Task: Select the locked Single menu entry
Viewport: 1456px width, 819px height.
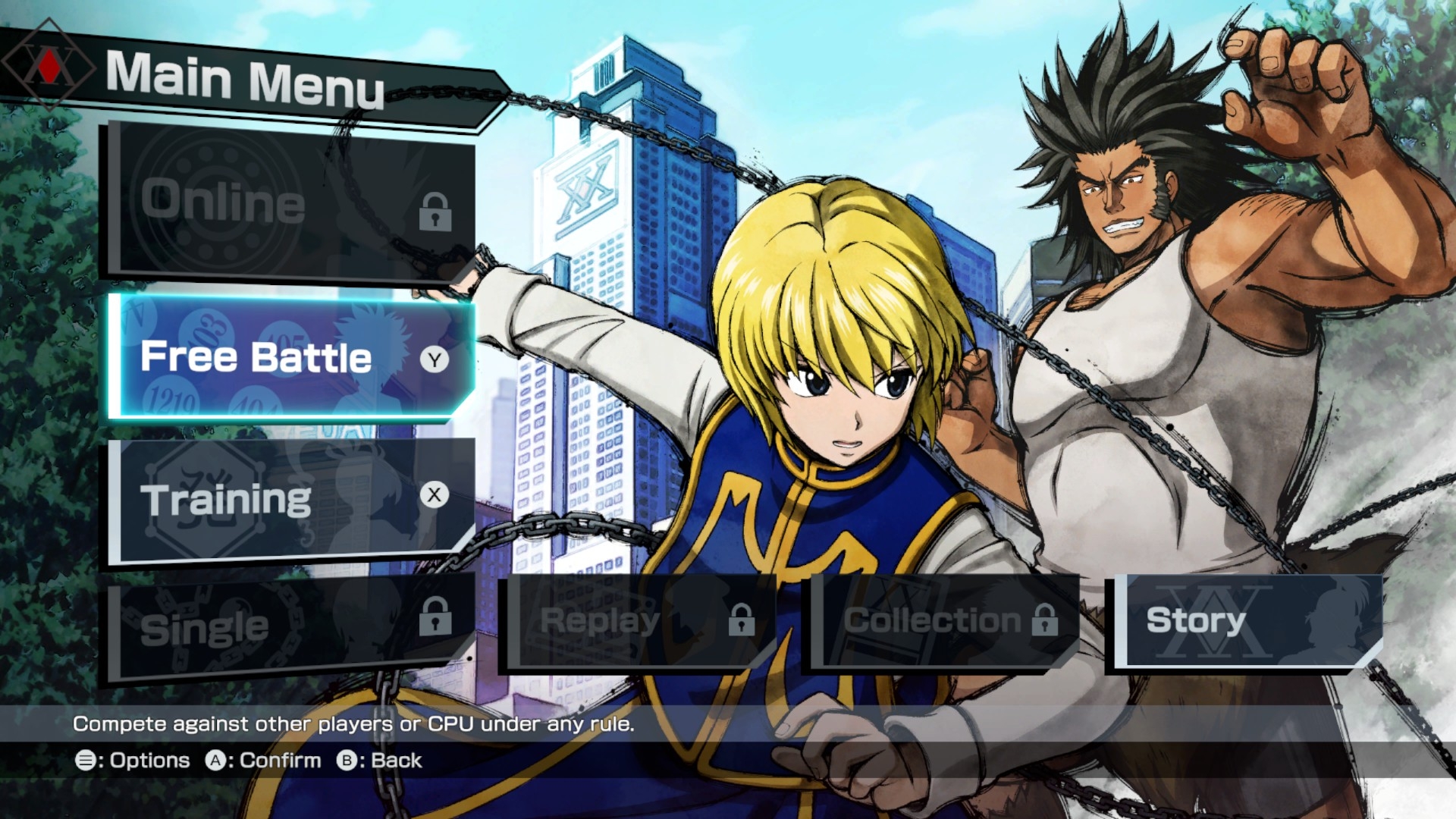Action: [x=292, y=628]
